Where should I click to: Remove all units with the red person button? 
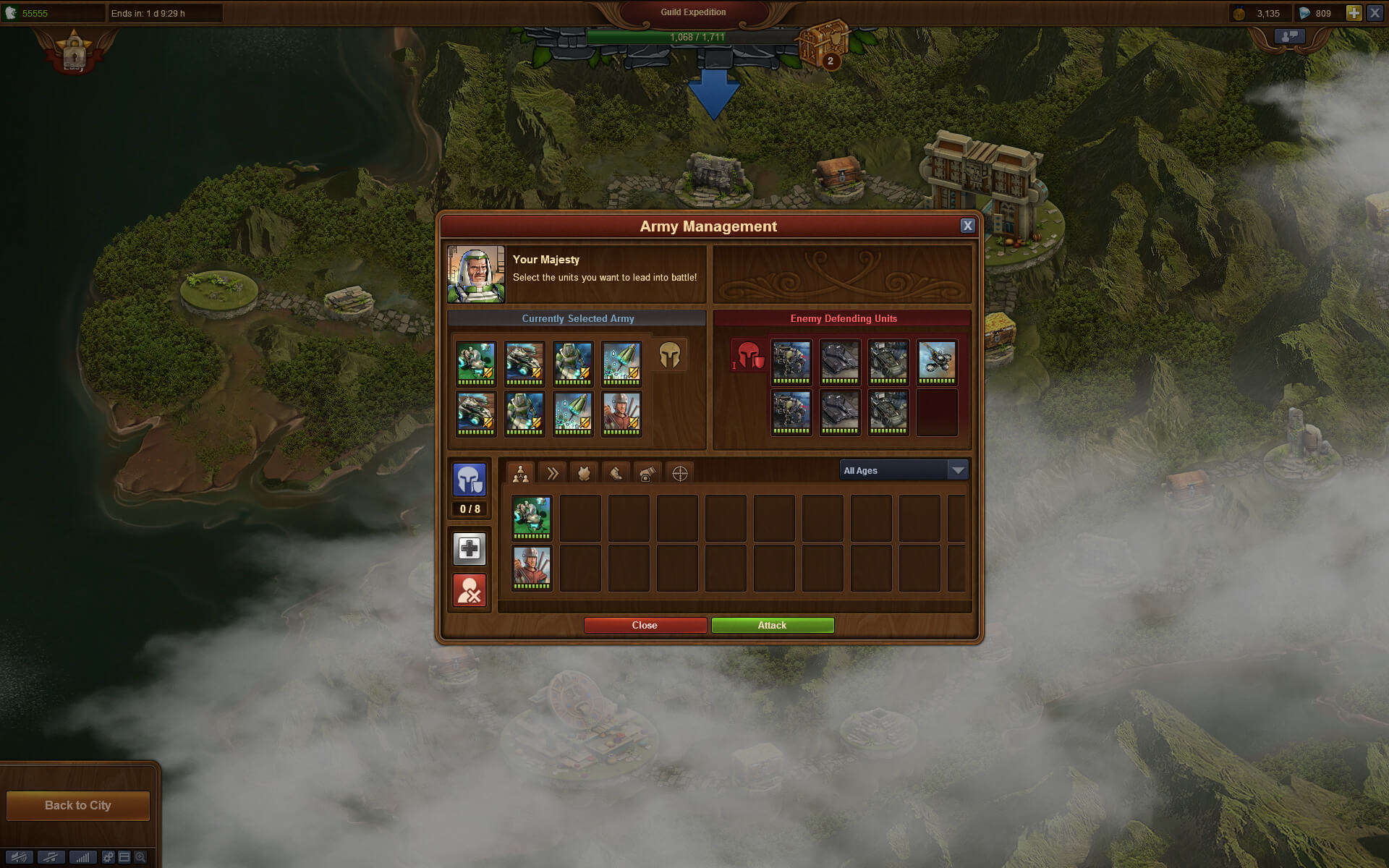point(470,590)
